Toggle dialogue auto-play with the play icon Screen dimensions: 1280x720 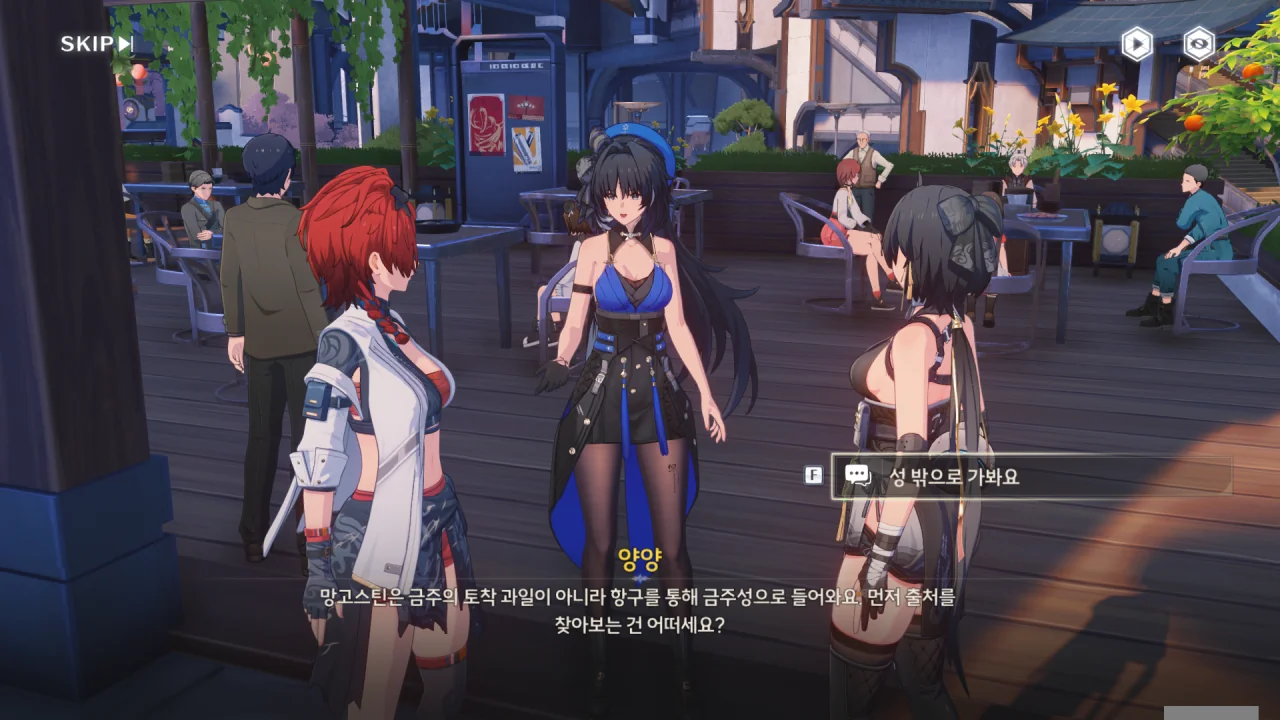1136,44
